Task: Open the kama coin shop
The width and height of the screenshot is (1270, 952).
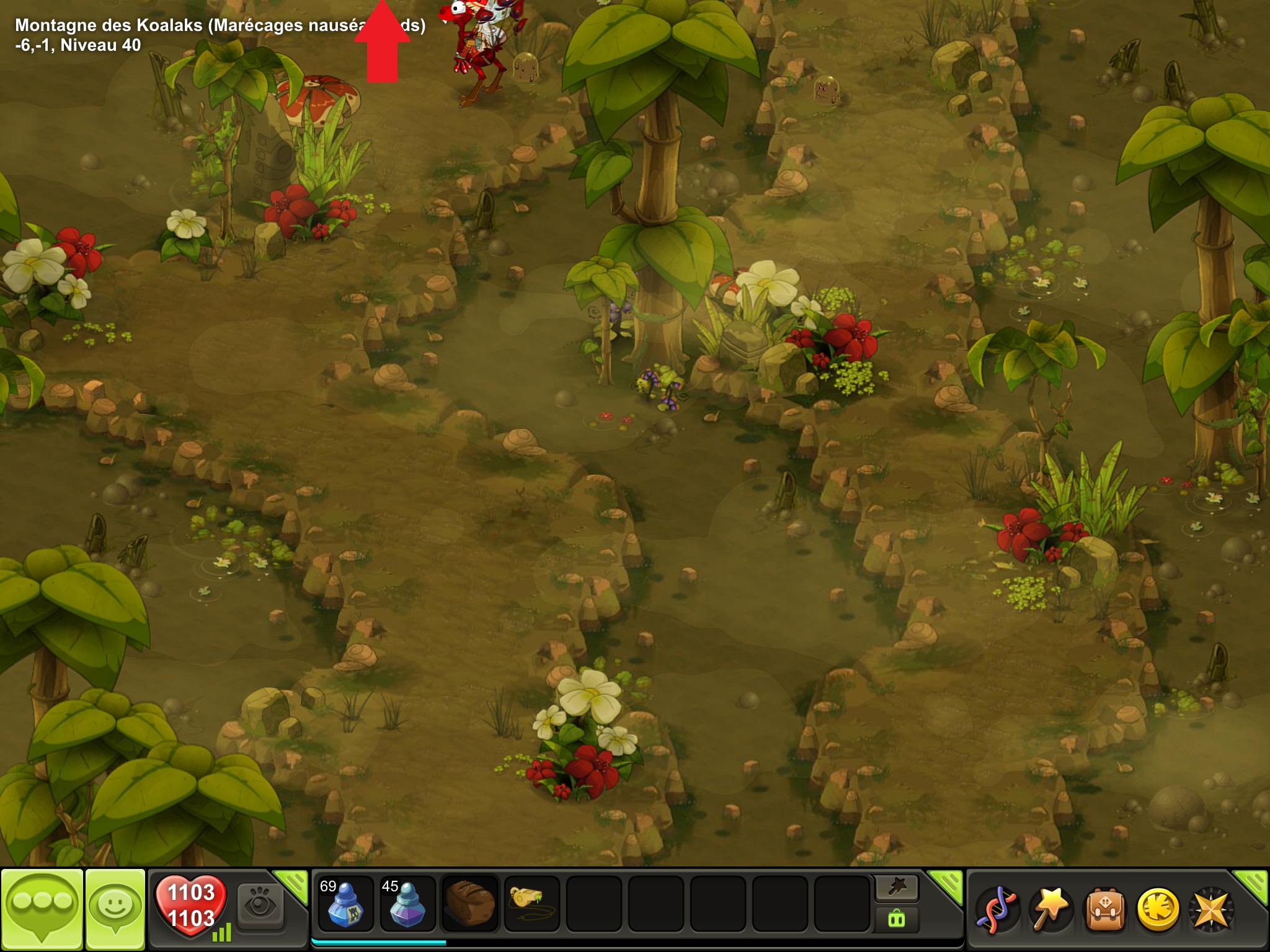Action: click(1158, 909)
